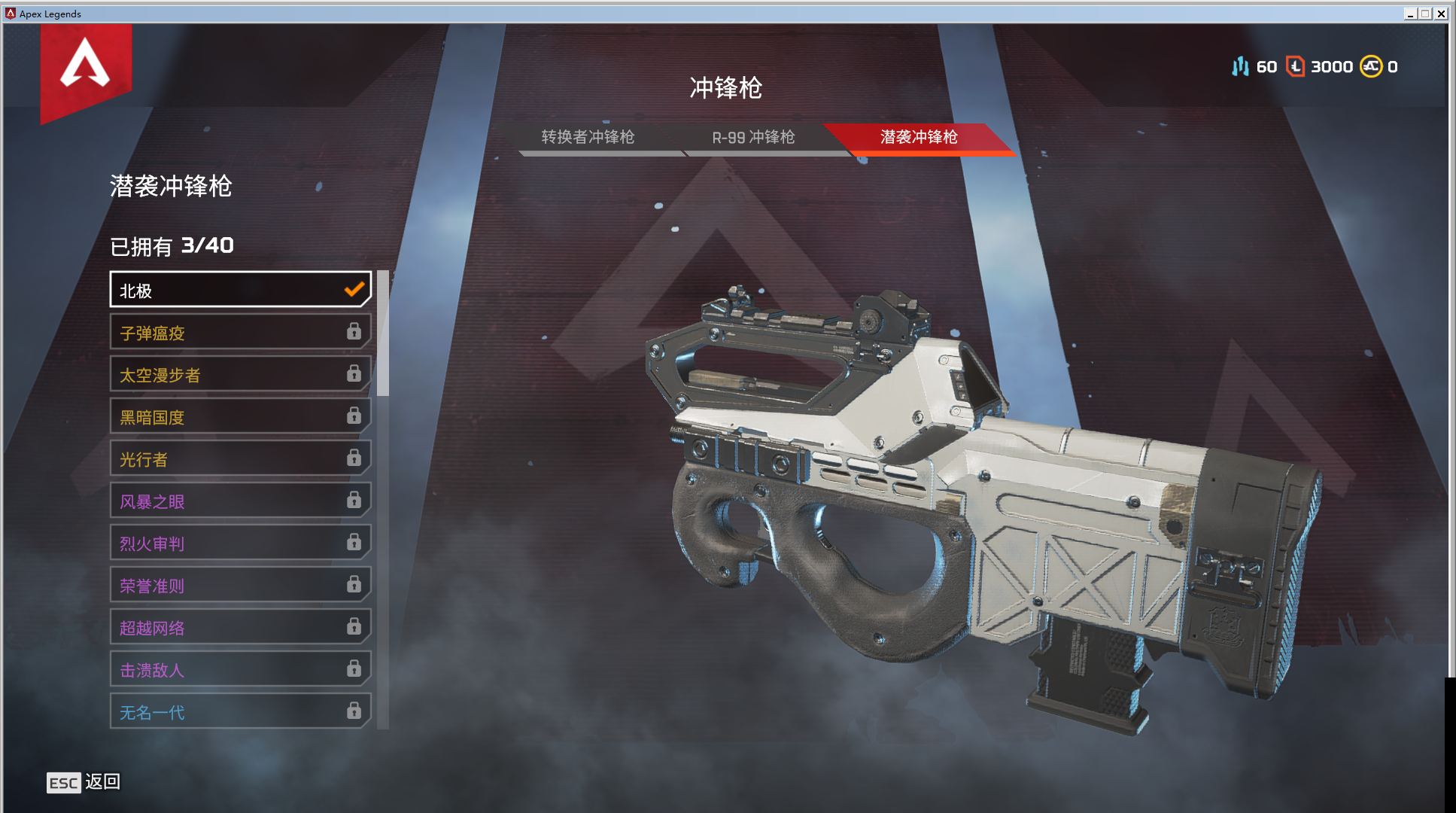This screenshot has height=813, width=1456.
Task: Select the 无名一代 skin
Action: [x=240, y=712]
